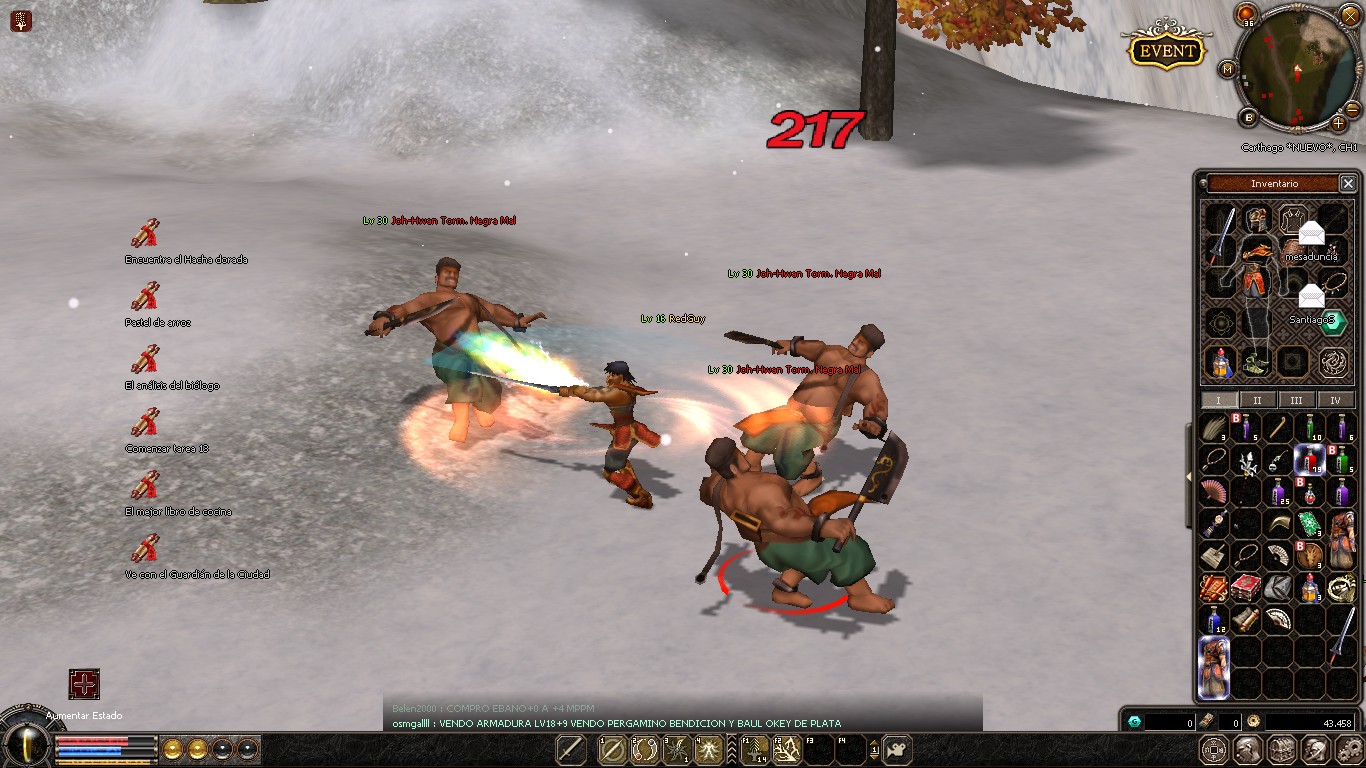Screen dimensions: 1366x768
Task: Zoom the minimap with the plus button
Action: click(1338, 123)
